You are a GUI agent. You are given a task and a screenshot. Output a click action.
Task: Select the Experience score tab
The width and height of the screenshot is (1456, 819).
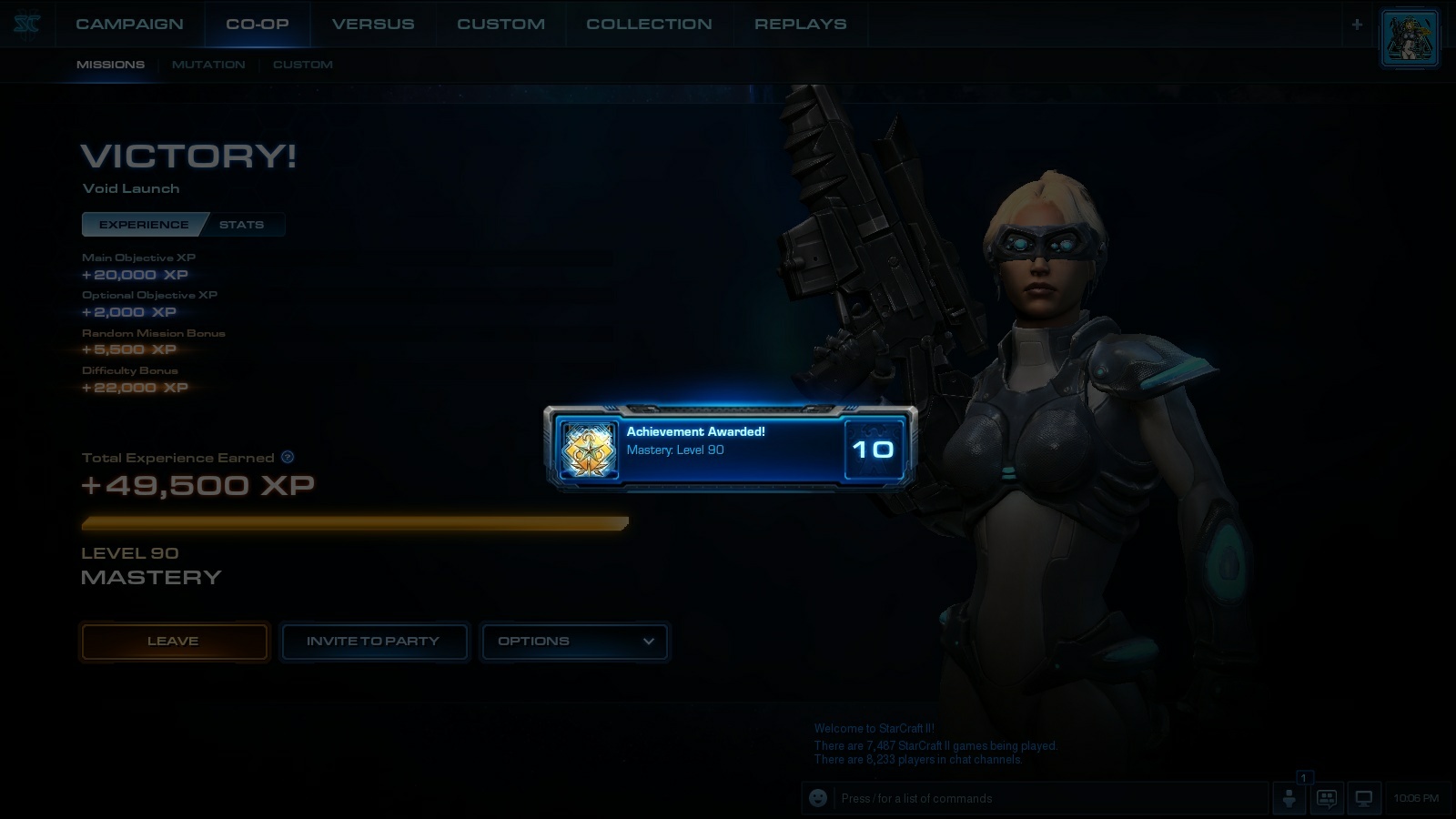click(144, 225)
